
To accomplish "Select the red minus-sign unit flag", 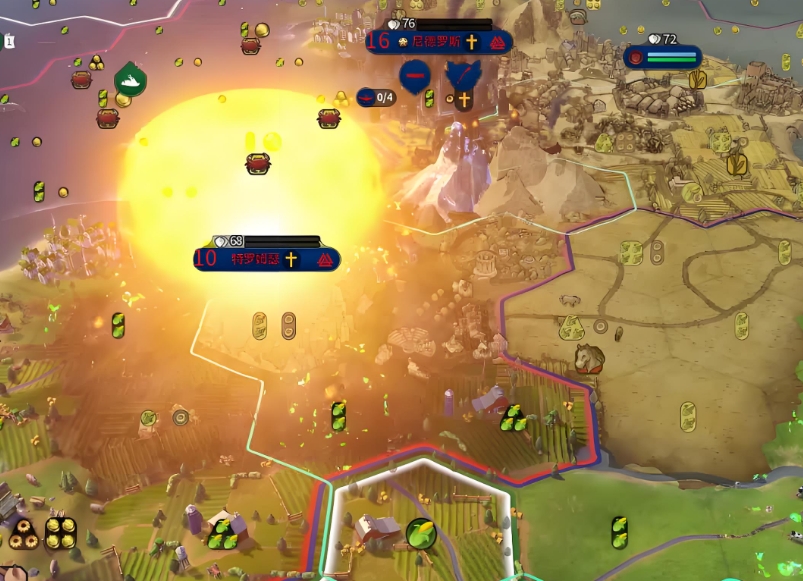I will (x=415, y=74).
